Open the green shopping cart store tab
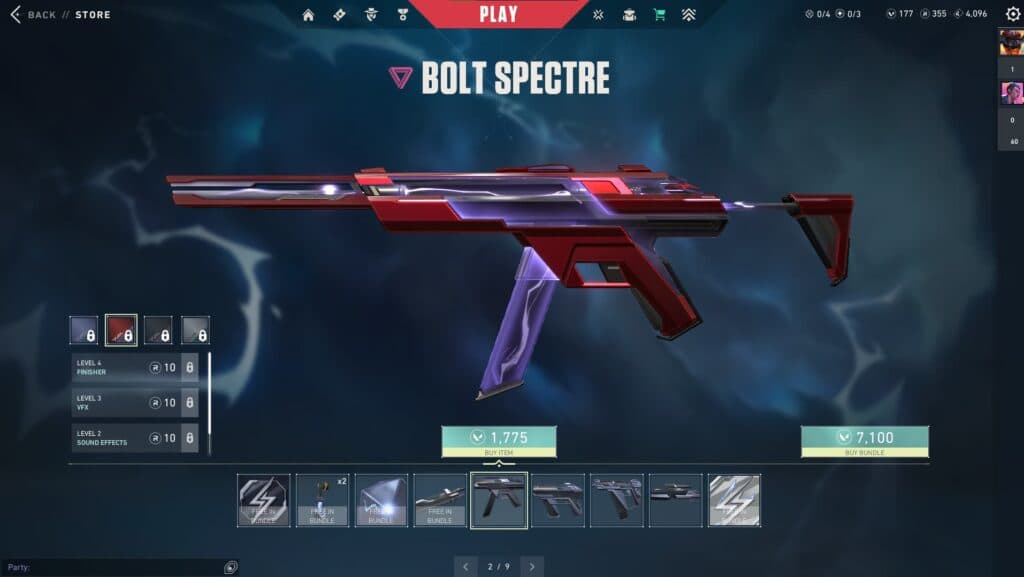 659,15
